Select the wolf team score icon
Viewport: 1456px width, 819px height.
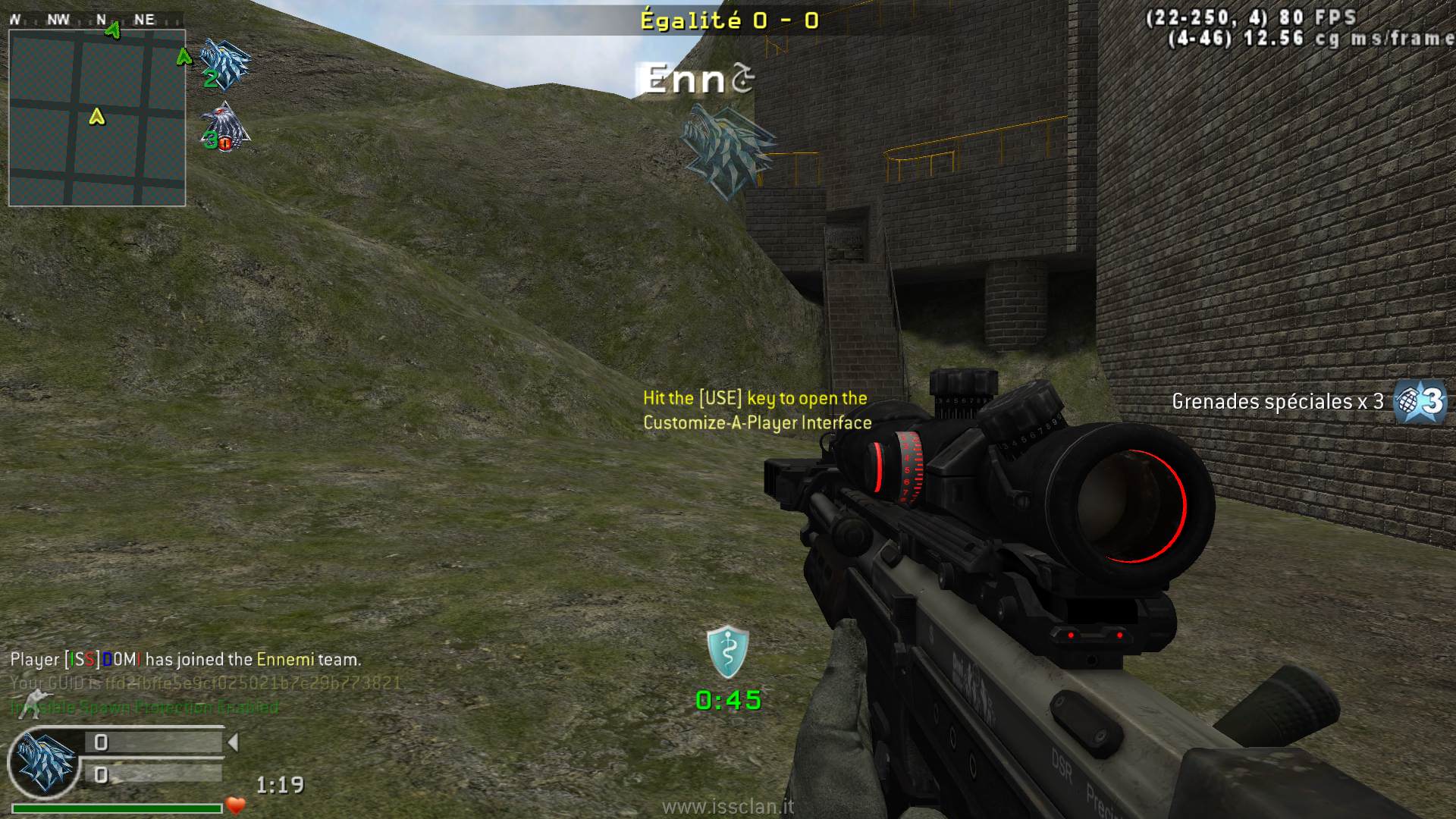tap(225, 65)
